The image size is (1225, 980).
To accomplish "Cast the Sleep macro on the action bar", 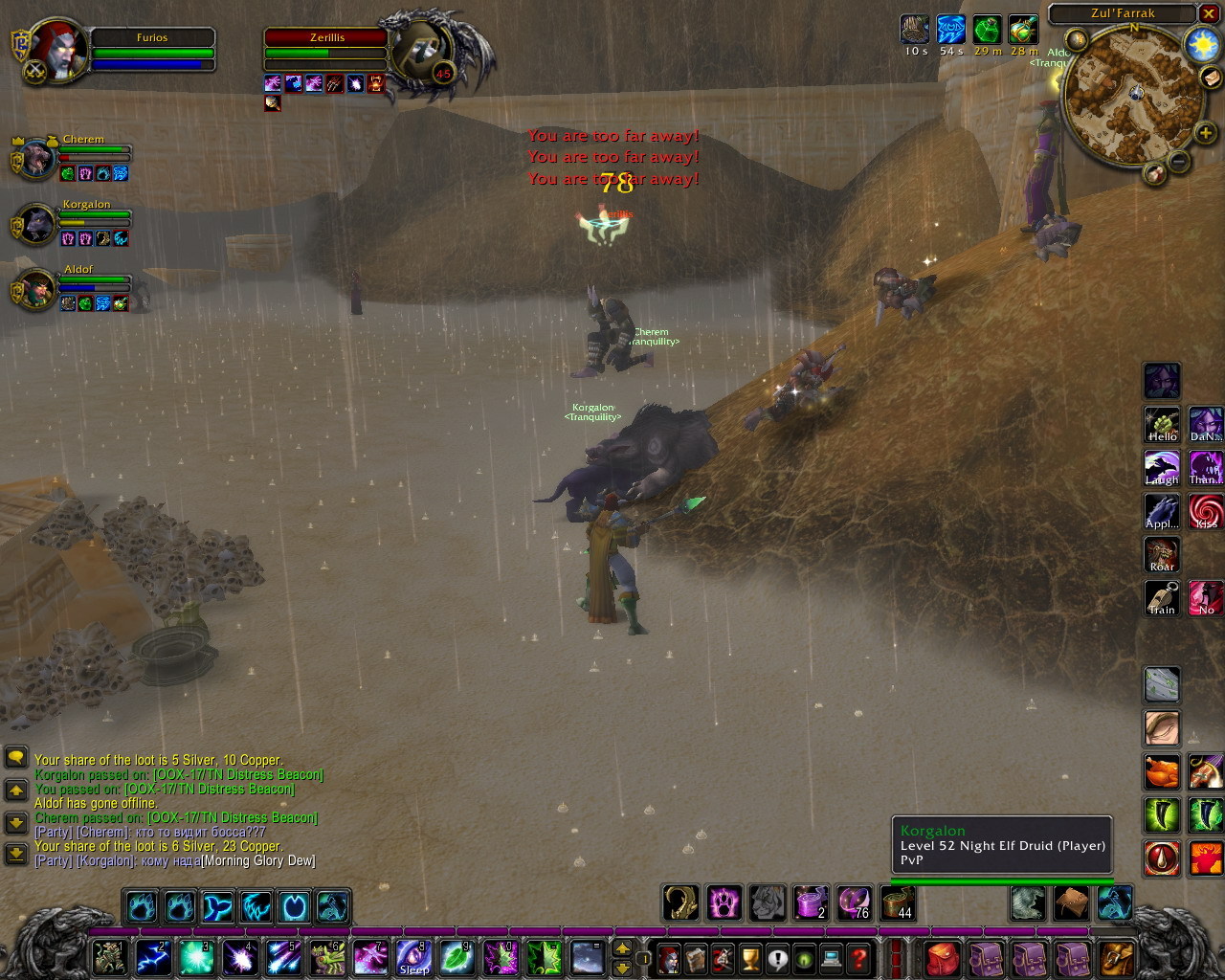I will 413,957.
